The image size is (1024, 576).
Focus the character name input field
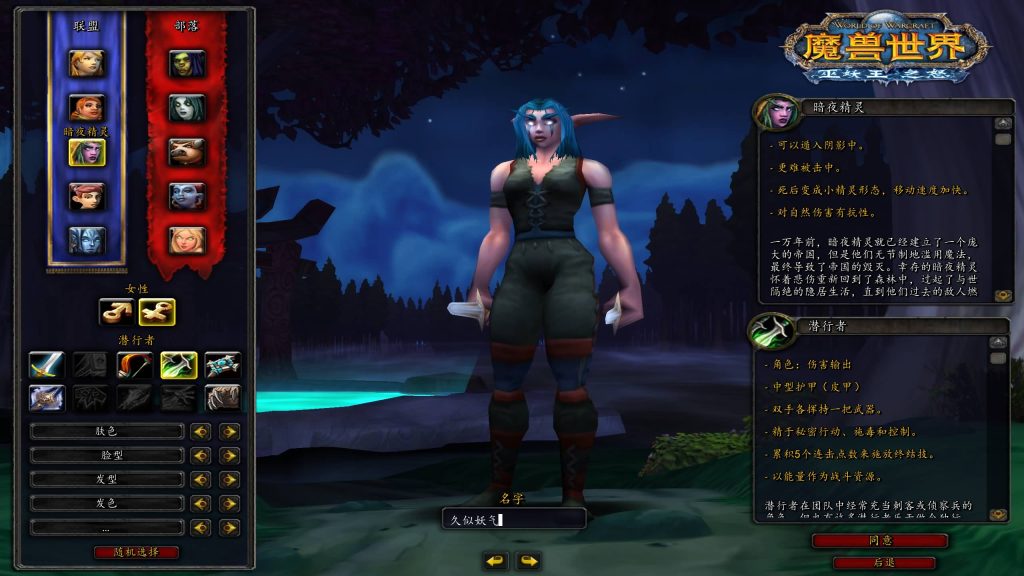[x=513, y=519]
